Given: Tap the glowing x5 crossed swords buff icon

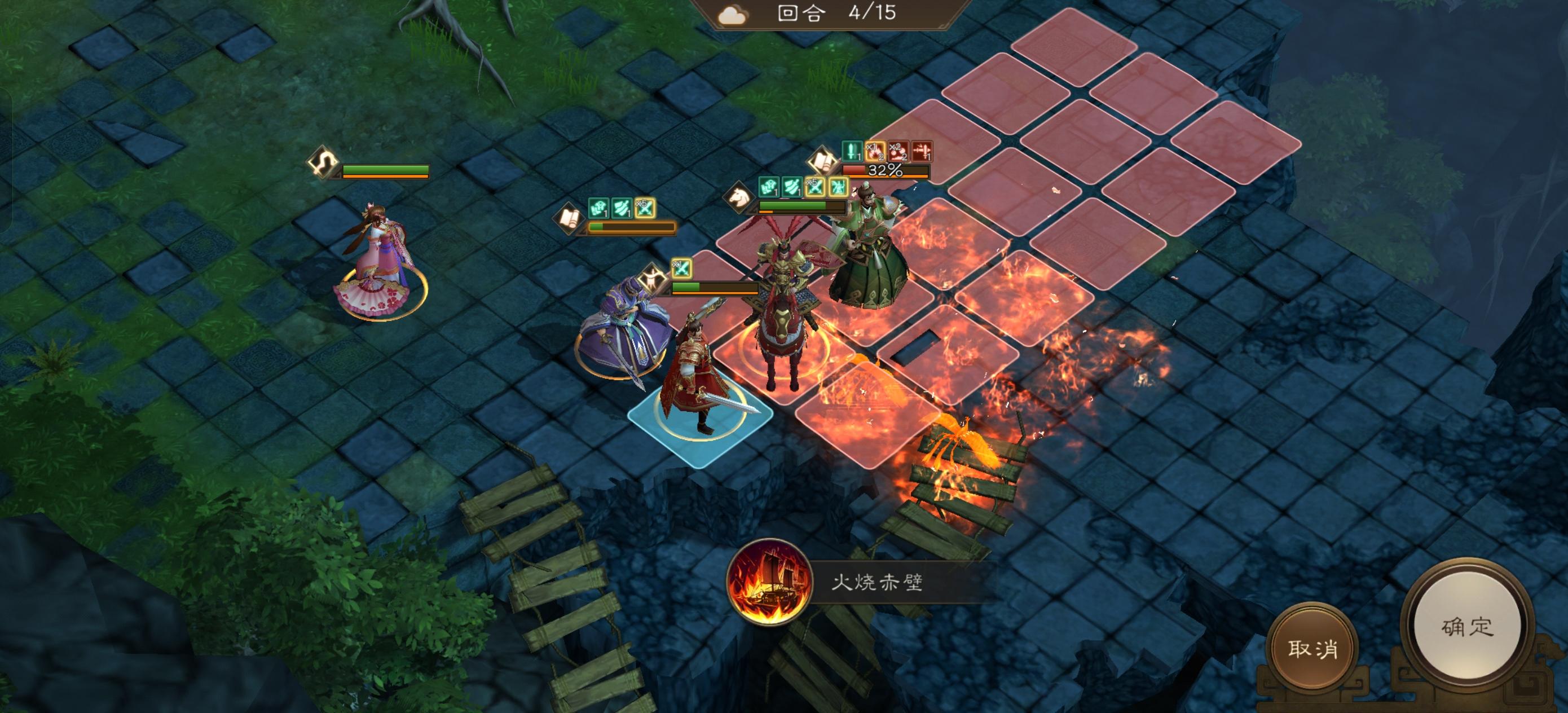Looking at the screenshot, I should [815, 187].
